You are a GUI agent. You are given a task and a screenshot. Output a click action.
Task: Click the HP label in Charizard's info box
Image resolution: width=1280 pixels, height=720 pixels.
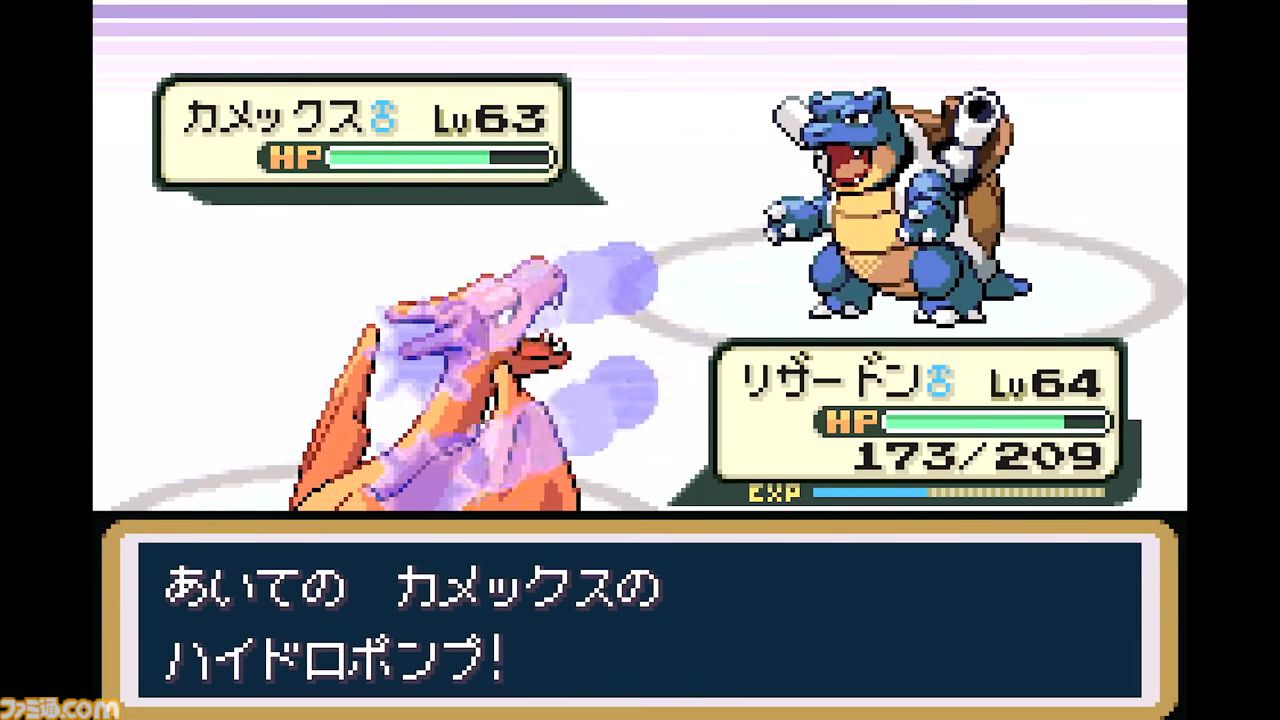coord(851,422)
